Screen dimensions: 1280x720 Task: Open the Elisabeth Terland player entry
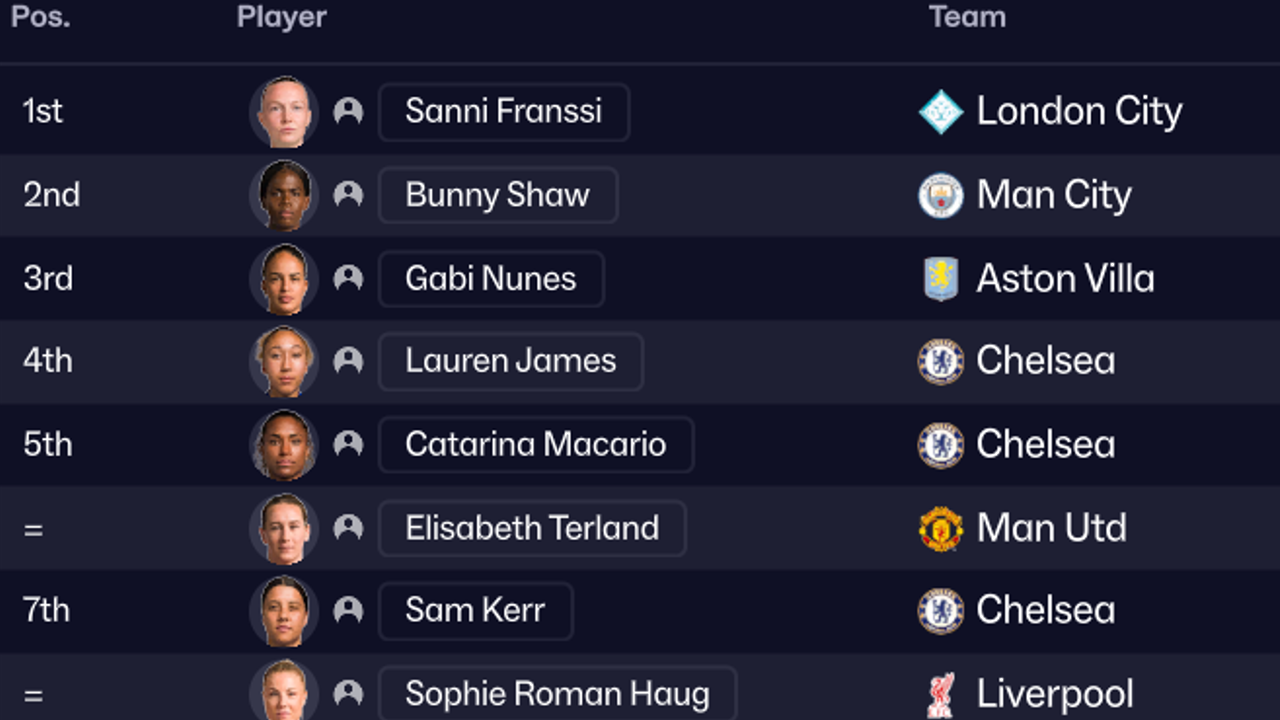pos(532,528)
